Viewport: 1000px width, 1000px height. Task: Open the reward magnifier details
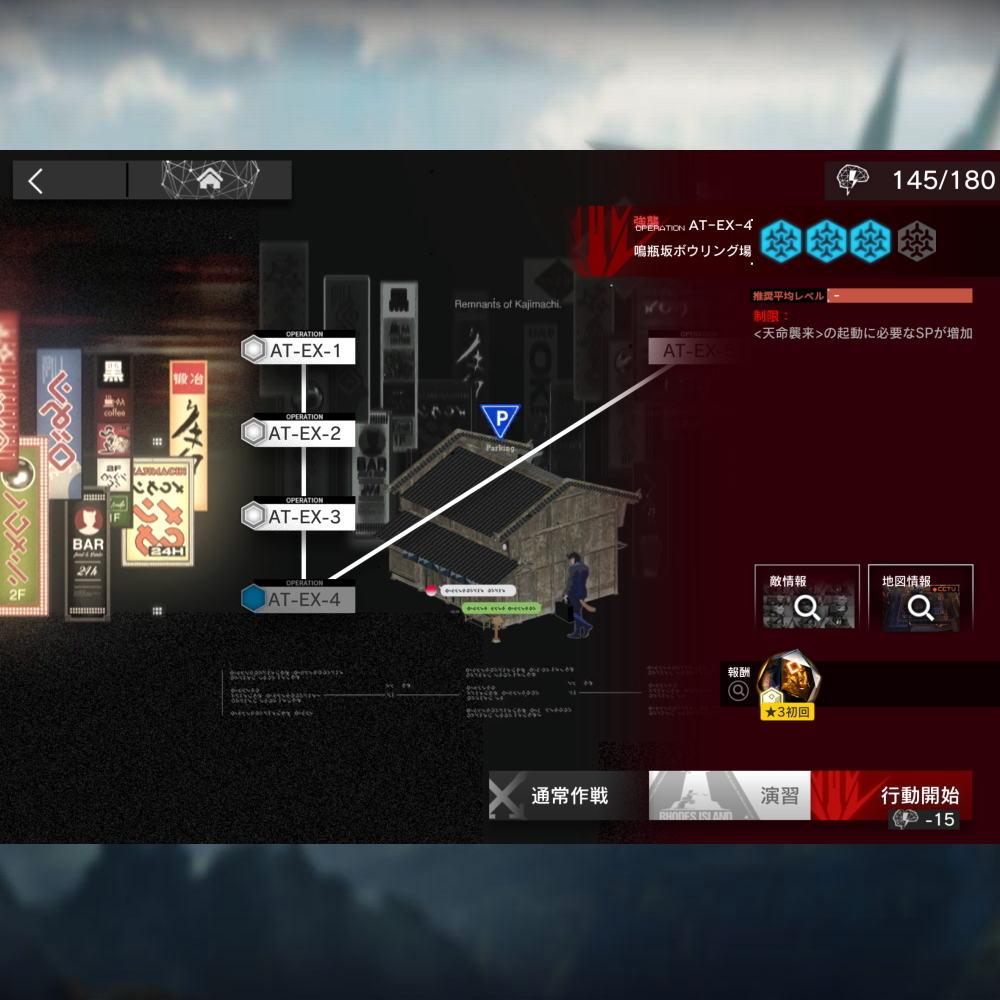pos(739,690)
